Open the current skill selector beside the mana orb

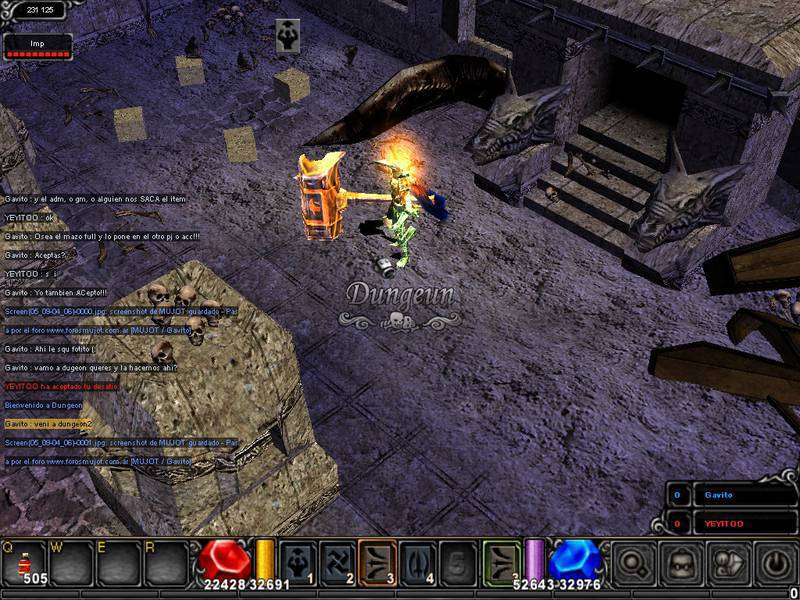[x=502, y=561]
